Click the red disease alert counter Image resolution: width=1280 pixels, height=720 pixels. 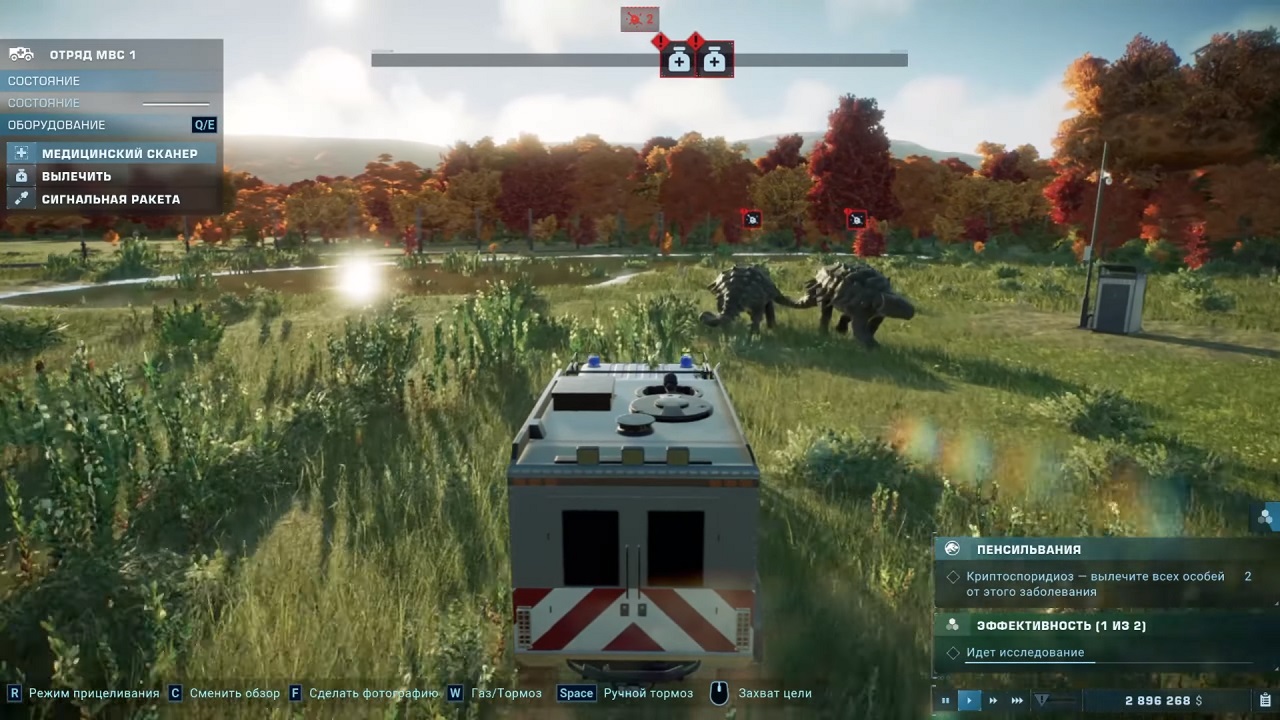tap(639, 19)
